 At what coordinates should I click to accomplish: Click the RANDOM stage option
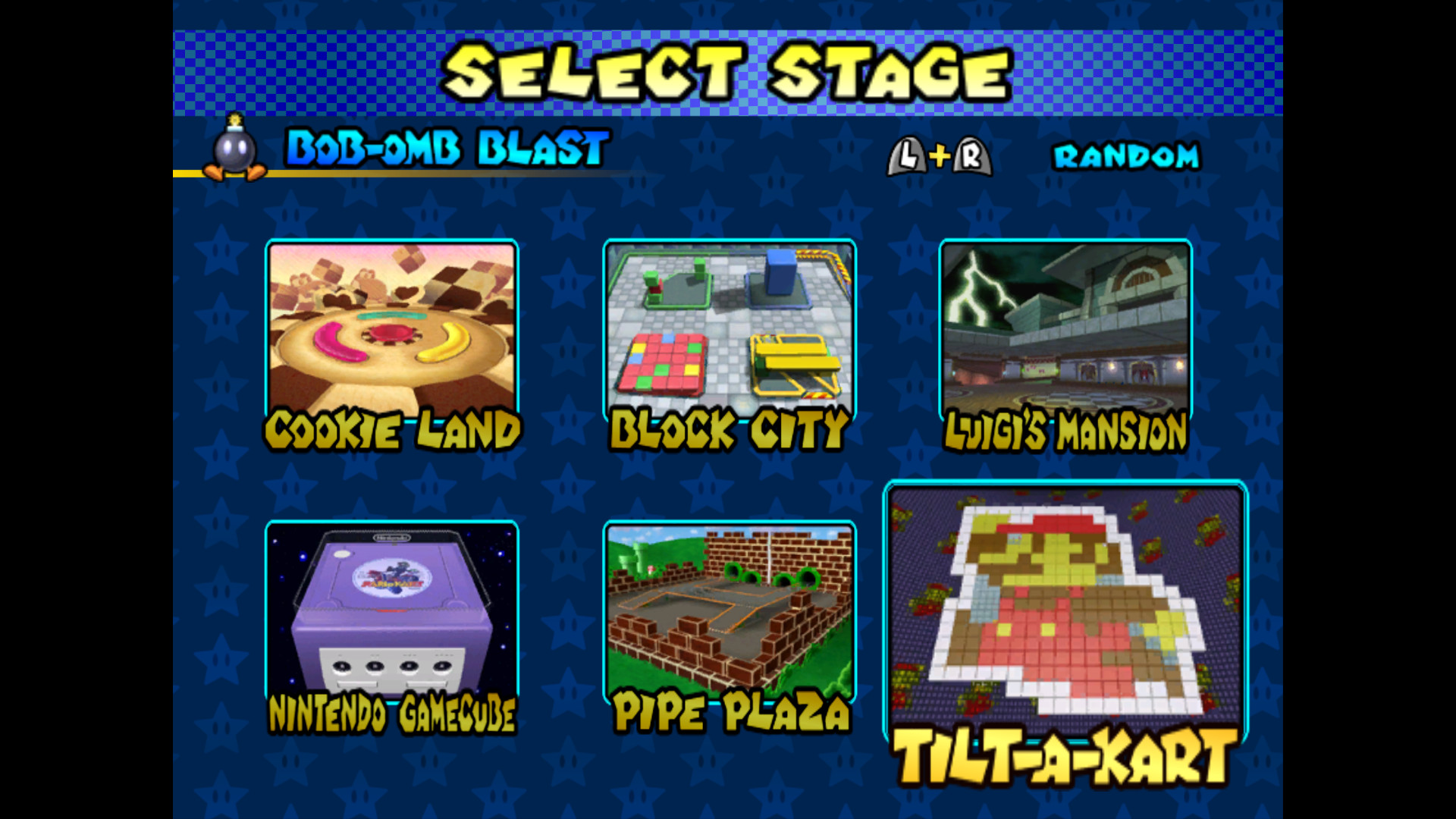click(x=1125, y=155)
